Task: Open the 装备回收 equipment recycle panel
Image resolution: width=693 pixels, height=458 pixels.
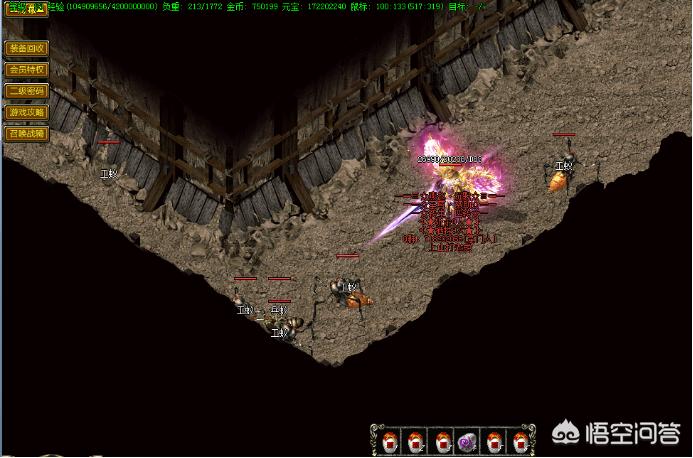Action: click(27, 48)
